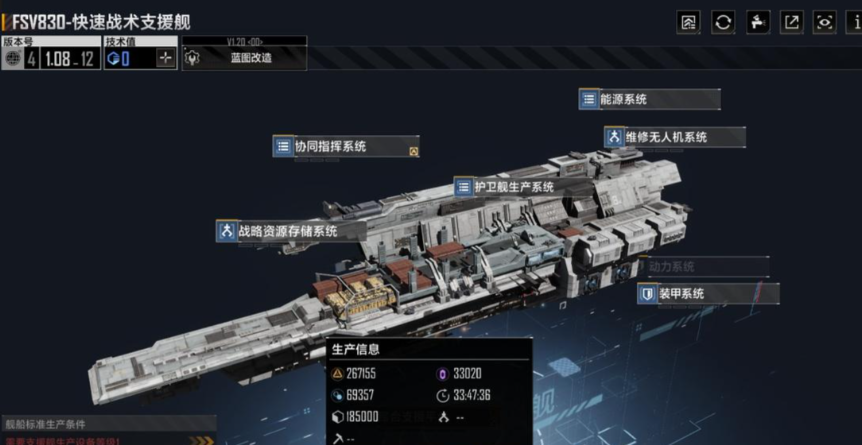Click the plus button beside 技术值

point(165,58)
